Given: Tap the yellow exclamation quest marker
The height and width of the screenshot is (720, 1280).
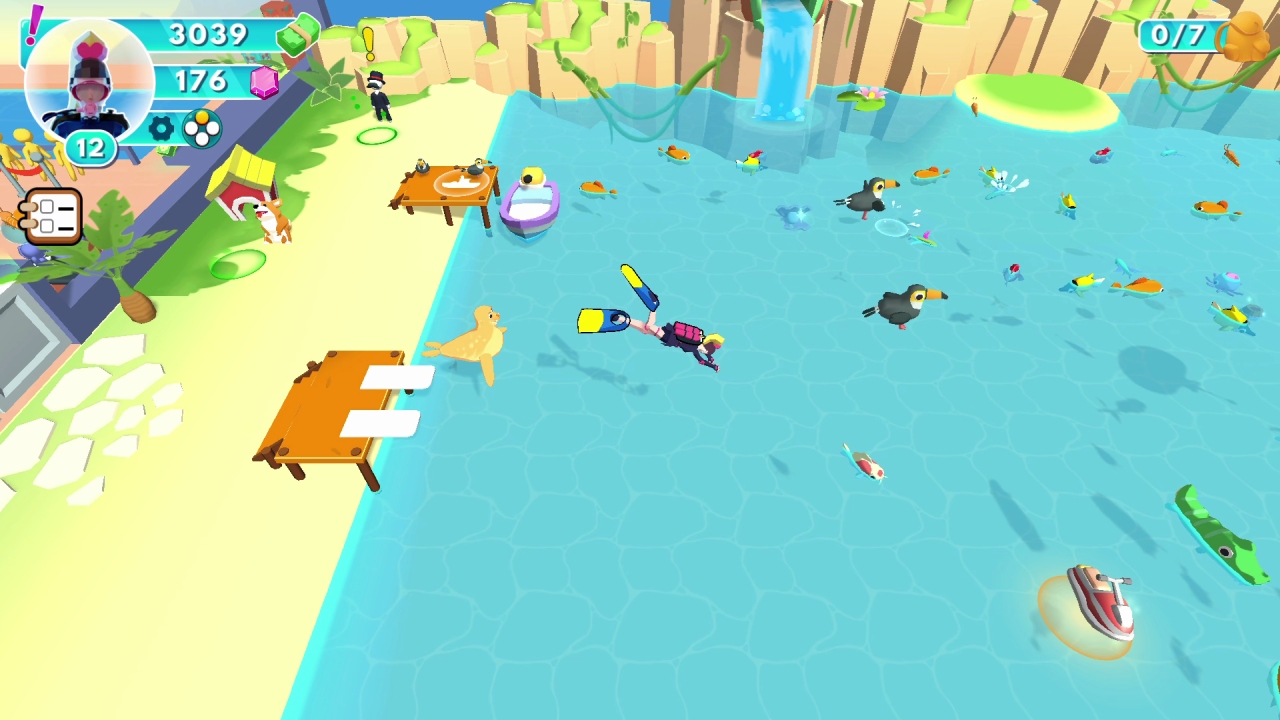Looking at the screenshot, I should click(x=370, y=45).
